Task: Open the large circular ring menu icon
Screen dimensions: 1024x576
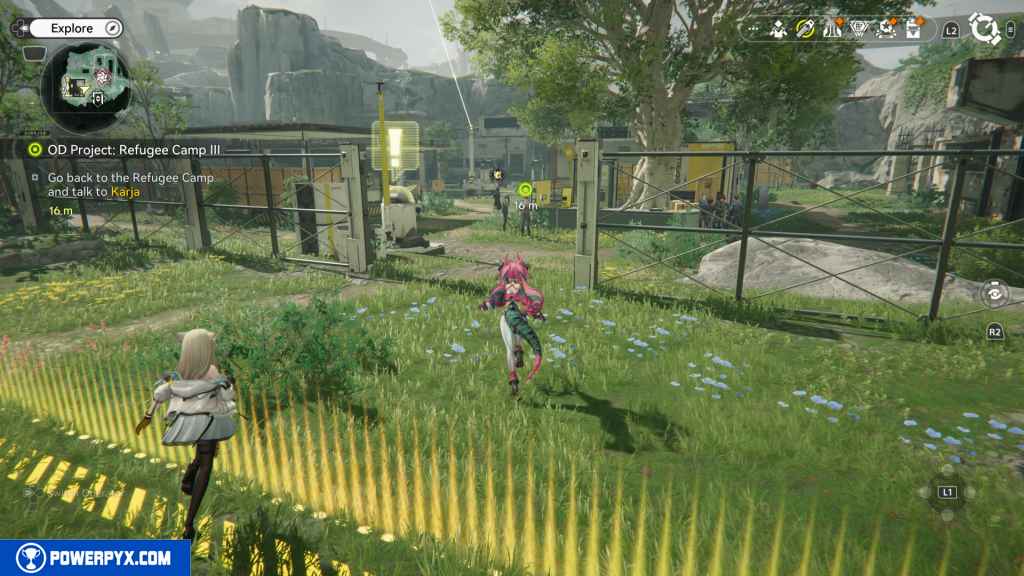Action: (985, 29)
